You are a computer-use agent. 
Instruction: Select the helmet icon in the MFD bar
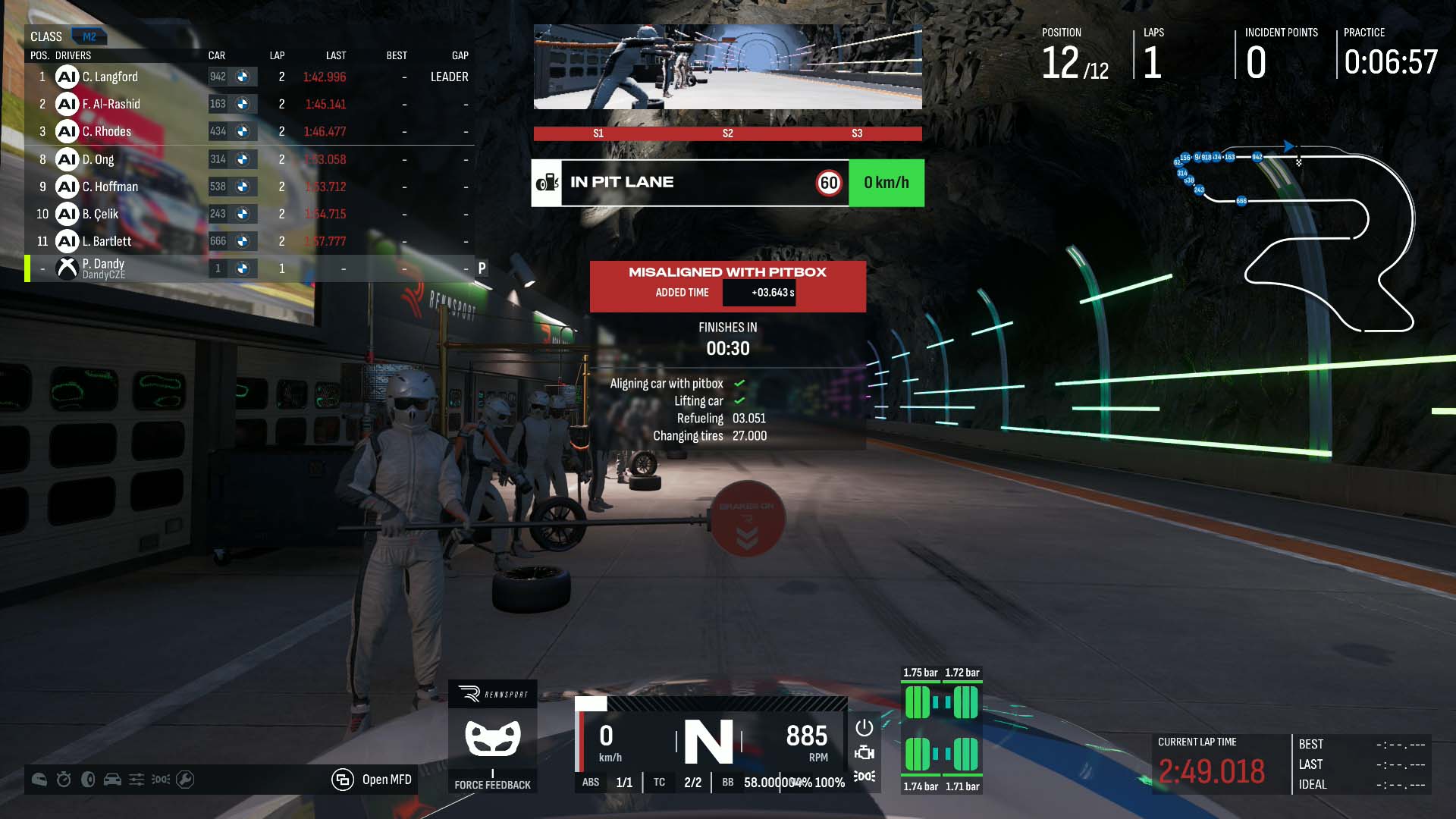[x=39, y=780]
